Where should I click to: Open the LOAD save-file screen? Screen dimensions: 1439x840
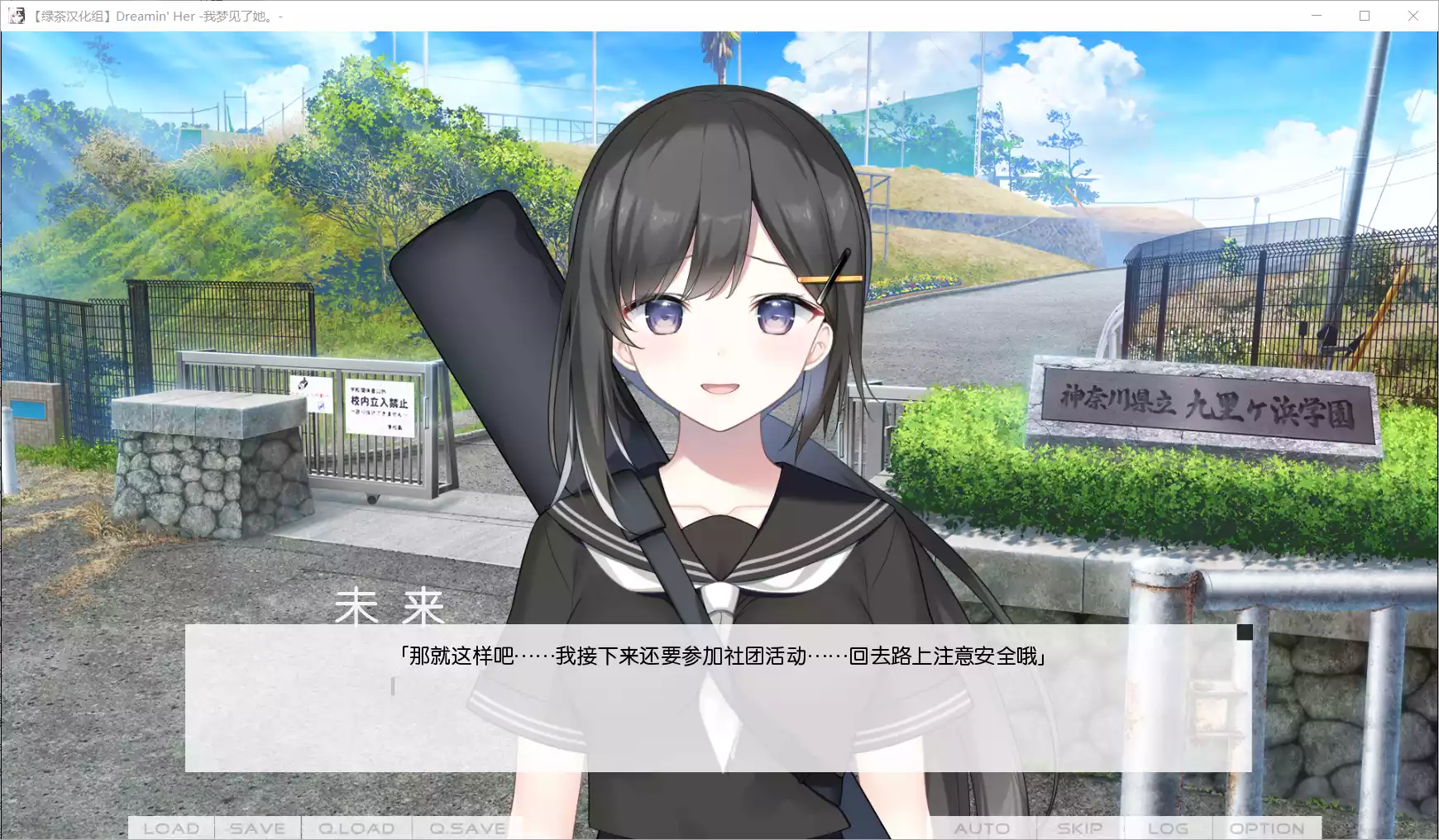[x=170, y=827]
